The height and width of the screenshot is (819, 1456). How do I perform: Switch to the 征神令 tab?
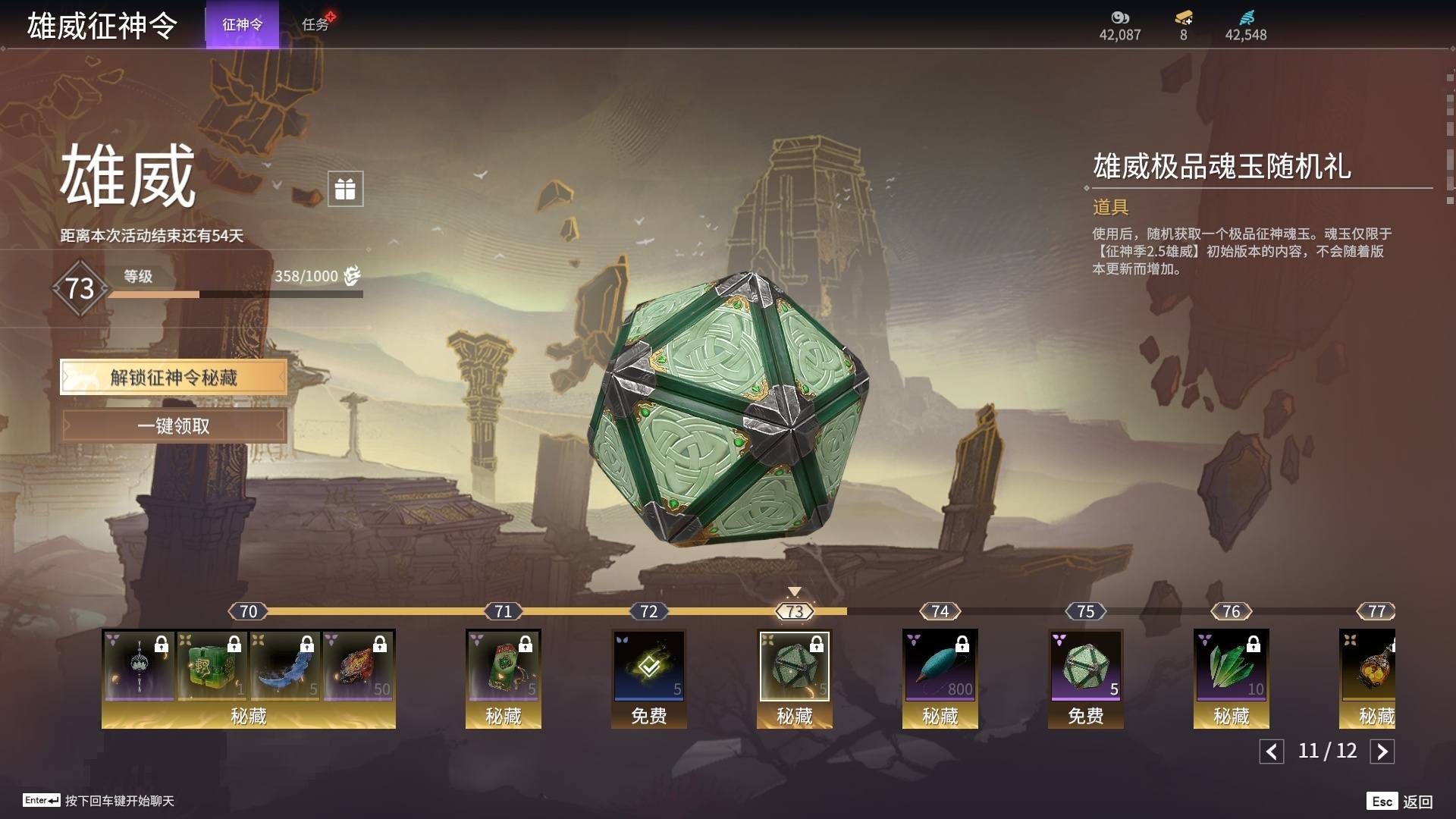point(242,25)
